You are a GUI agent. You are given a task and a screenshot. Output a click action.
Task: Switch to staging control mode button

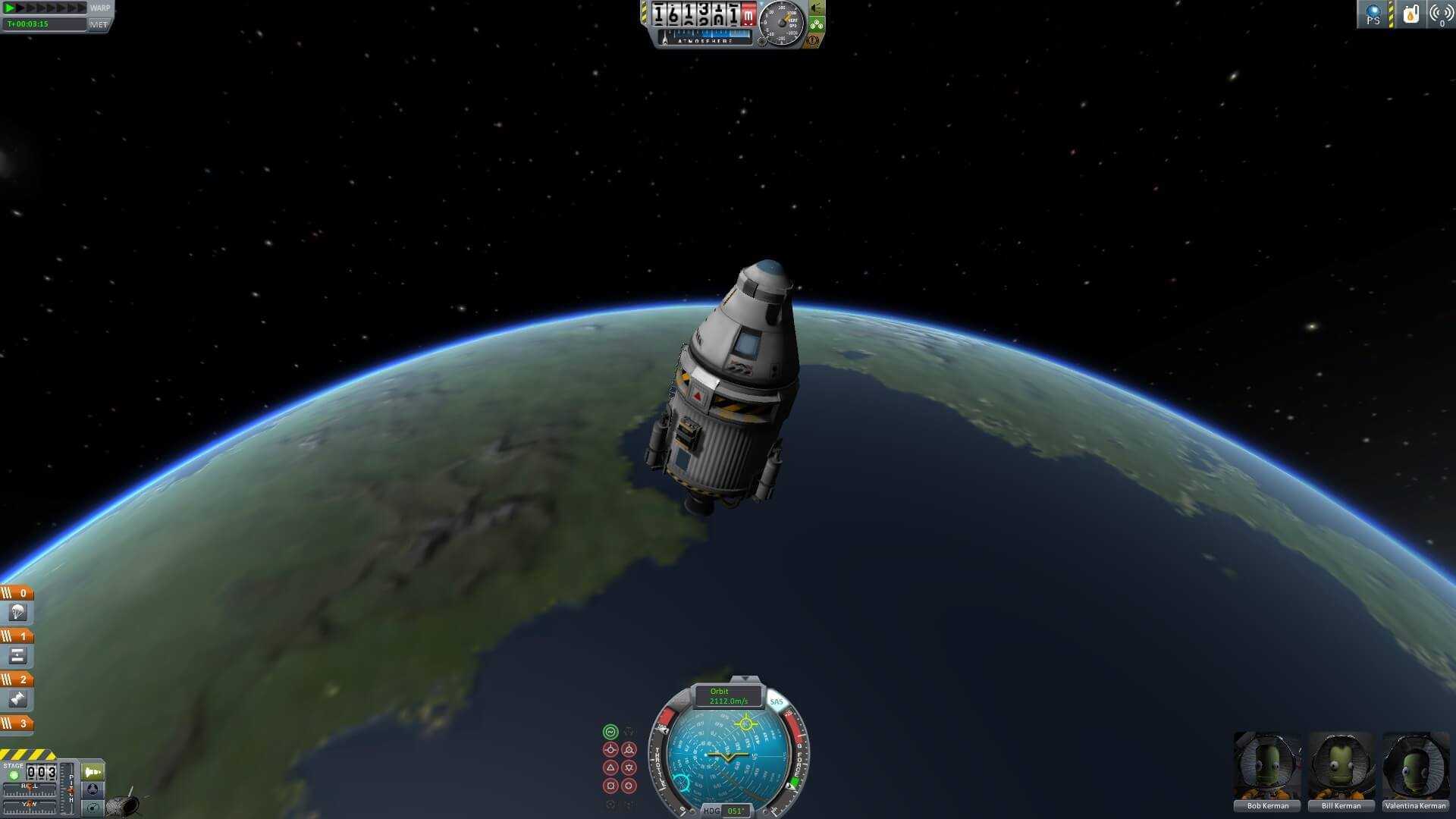pyautogui.click(x=93, y=772)
